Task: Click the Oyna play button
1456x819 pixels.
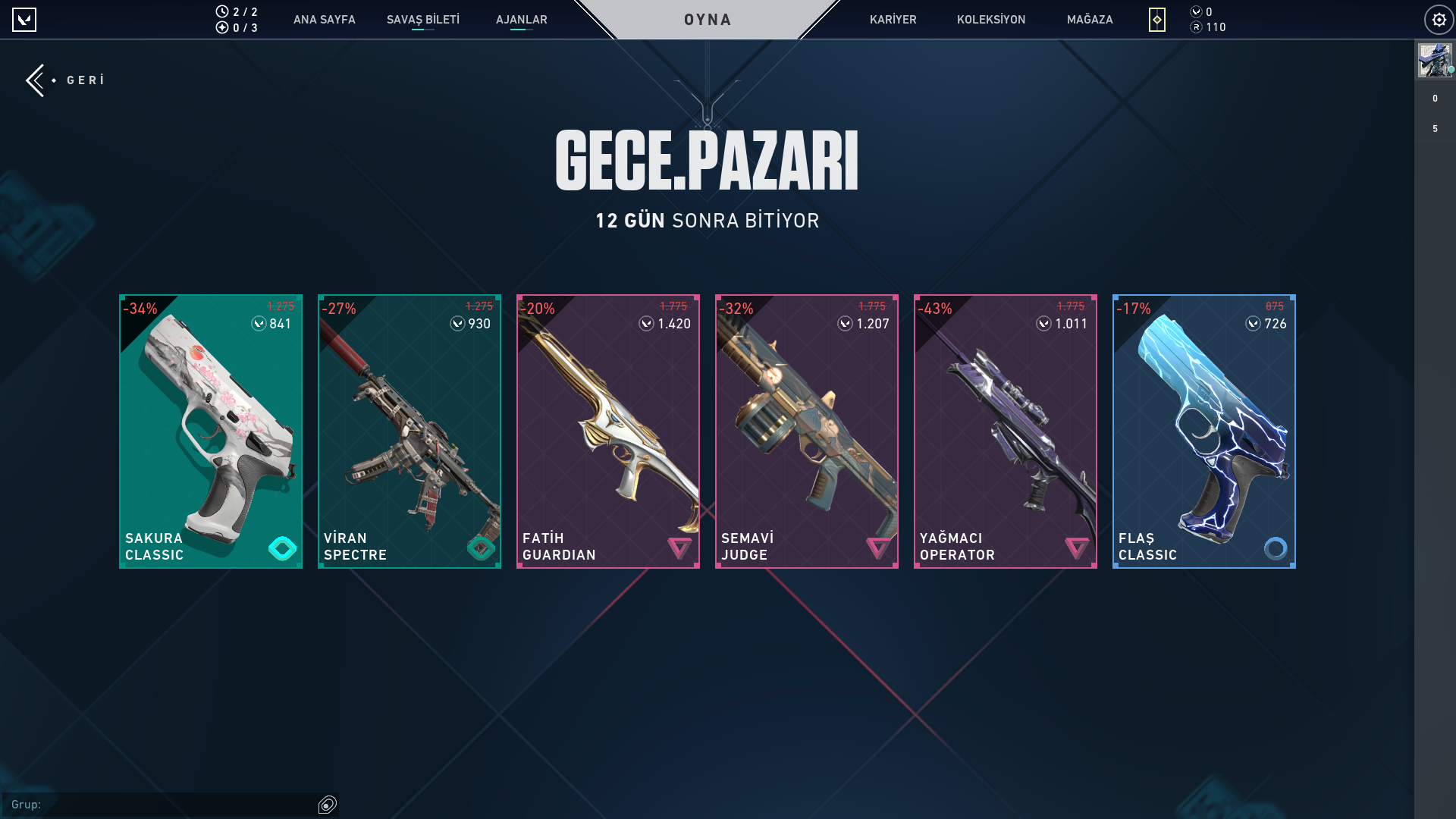Action: pos(707,20)
